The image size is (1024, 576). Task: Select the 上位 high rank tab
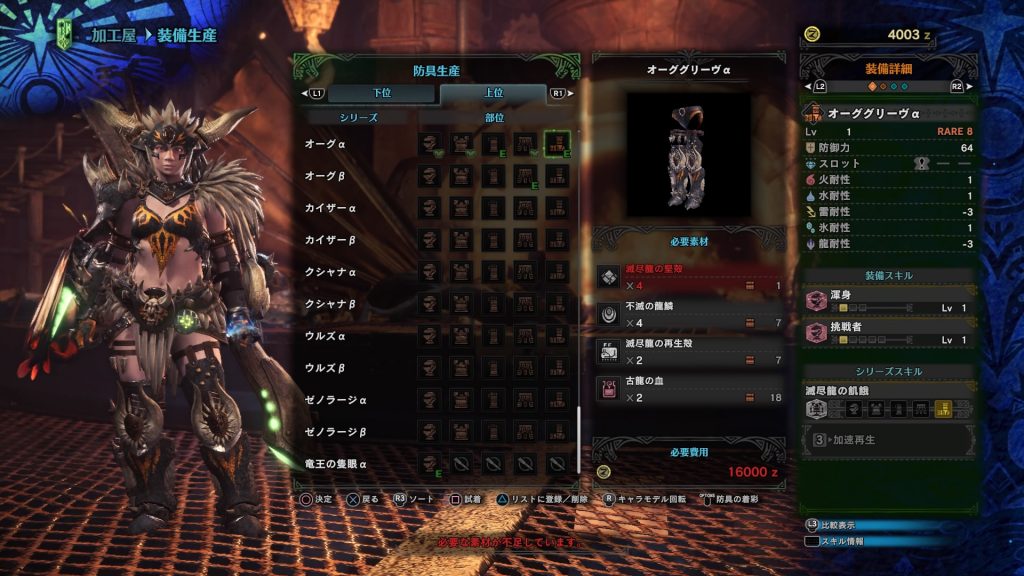pyautogui.click(x=493, y=93)
